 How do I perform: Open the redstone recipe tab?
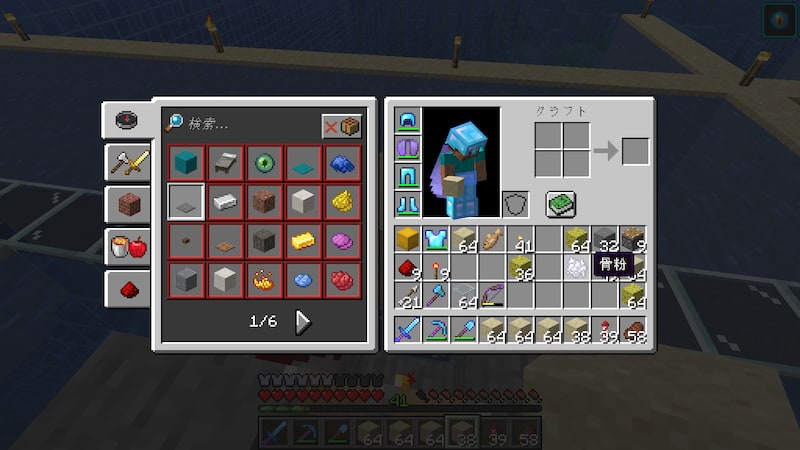click(129, 289)
